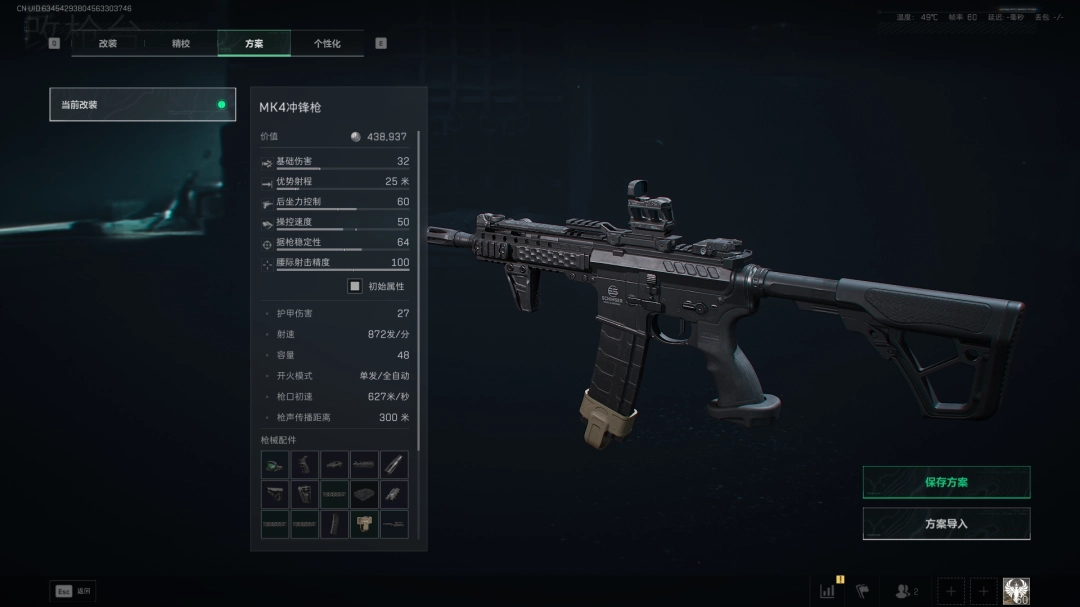Open the flags icon in bottom bar
This screenshot has height=607, width=1080.
pos(862,591)
